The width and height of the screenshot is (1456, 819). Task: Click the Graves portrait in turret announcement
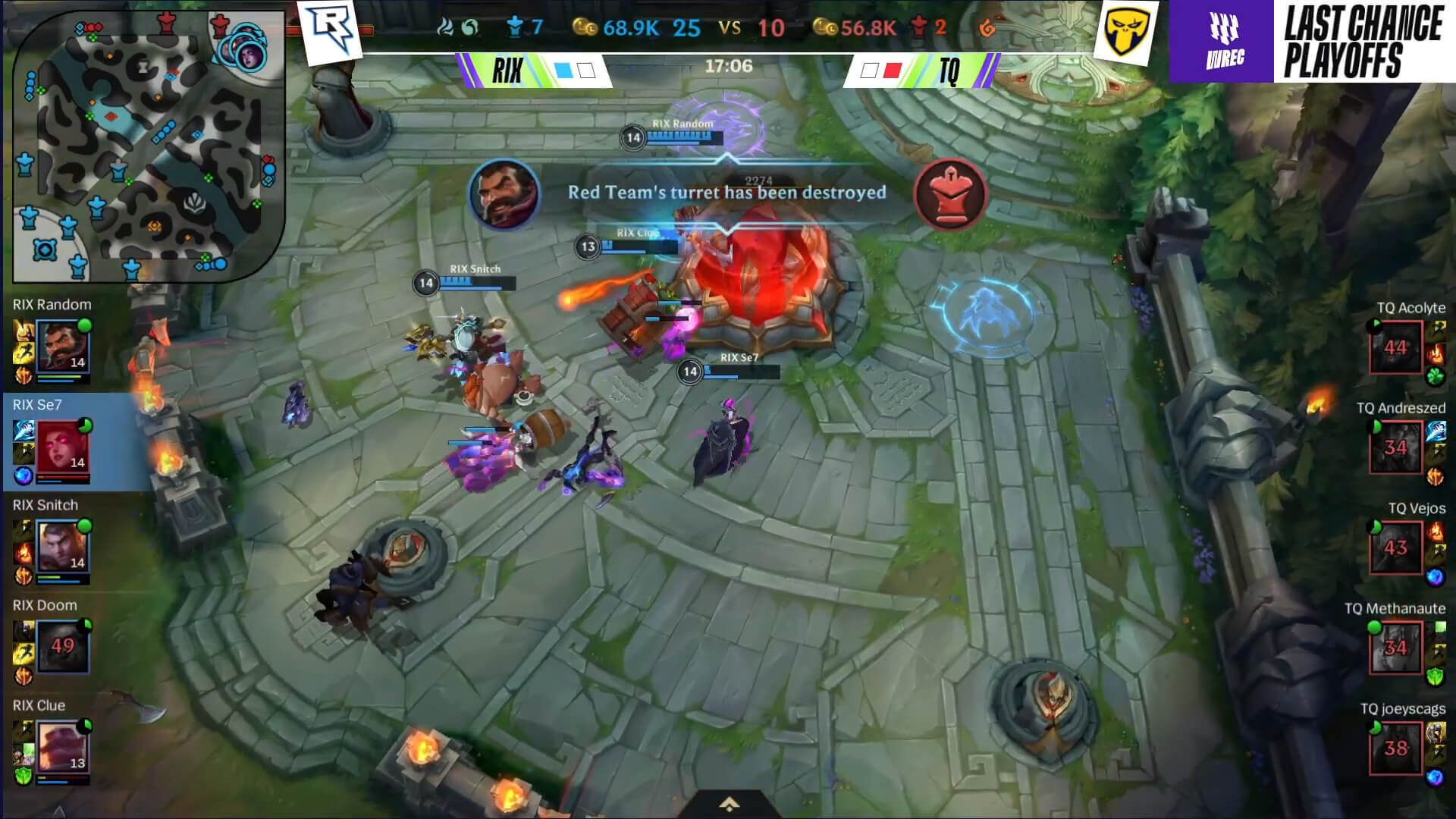[504, 193]
